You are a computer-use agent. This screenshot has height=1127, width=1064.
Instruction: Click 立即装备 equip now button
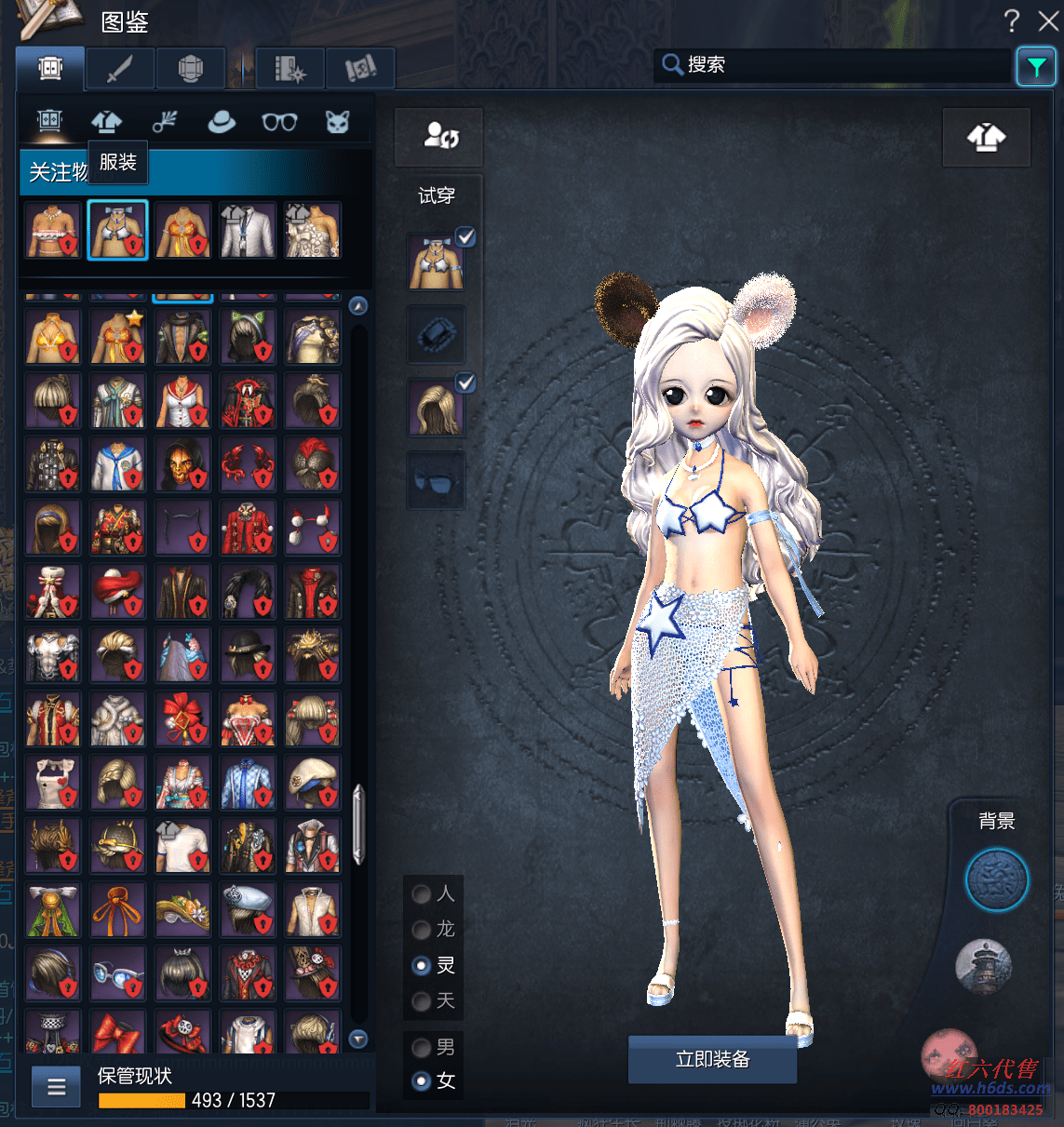click(712, 1059)
